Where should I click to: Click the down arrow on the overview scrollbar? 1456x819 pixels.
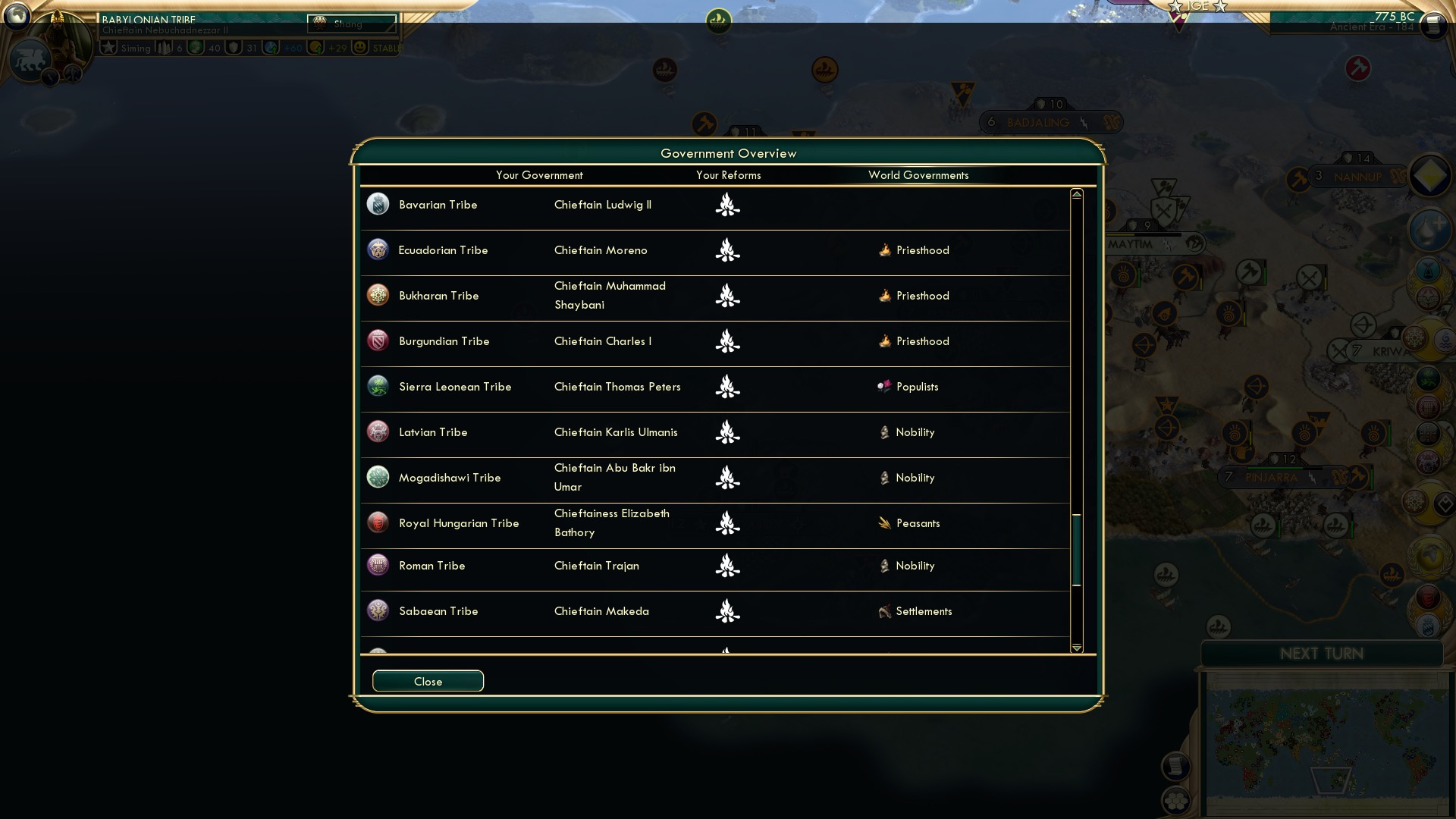click(x=1077, y=648)
